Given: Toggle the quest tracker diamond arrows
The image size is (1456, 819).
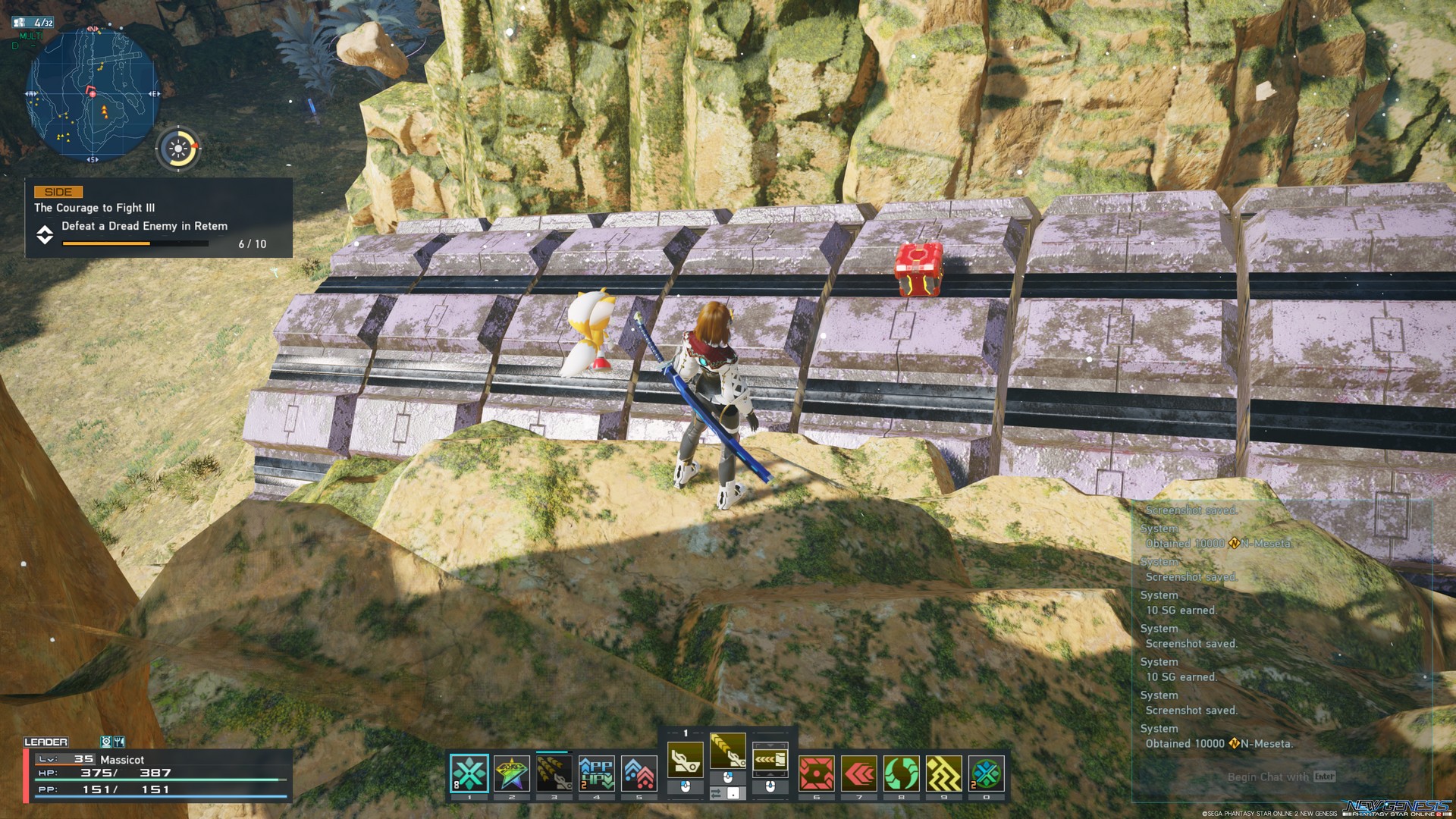Looking at the screenshot, I should (45, 235).
